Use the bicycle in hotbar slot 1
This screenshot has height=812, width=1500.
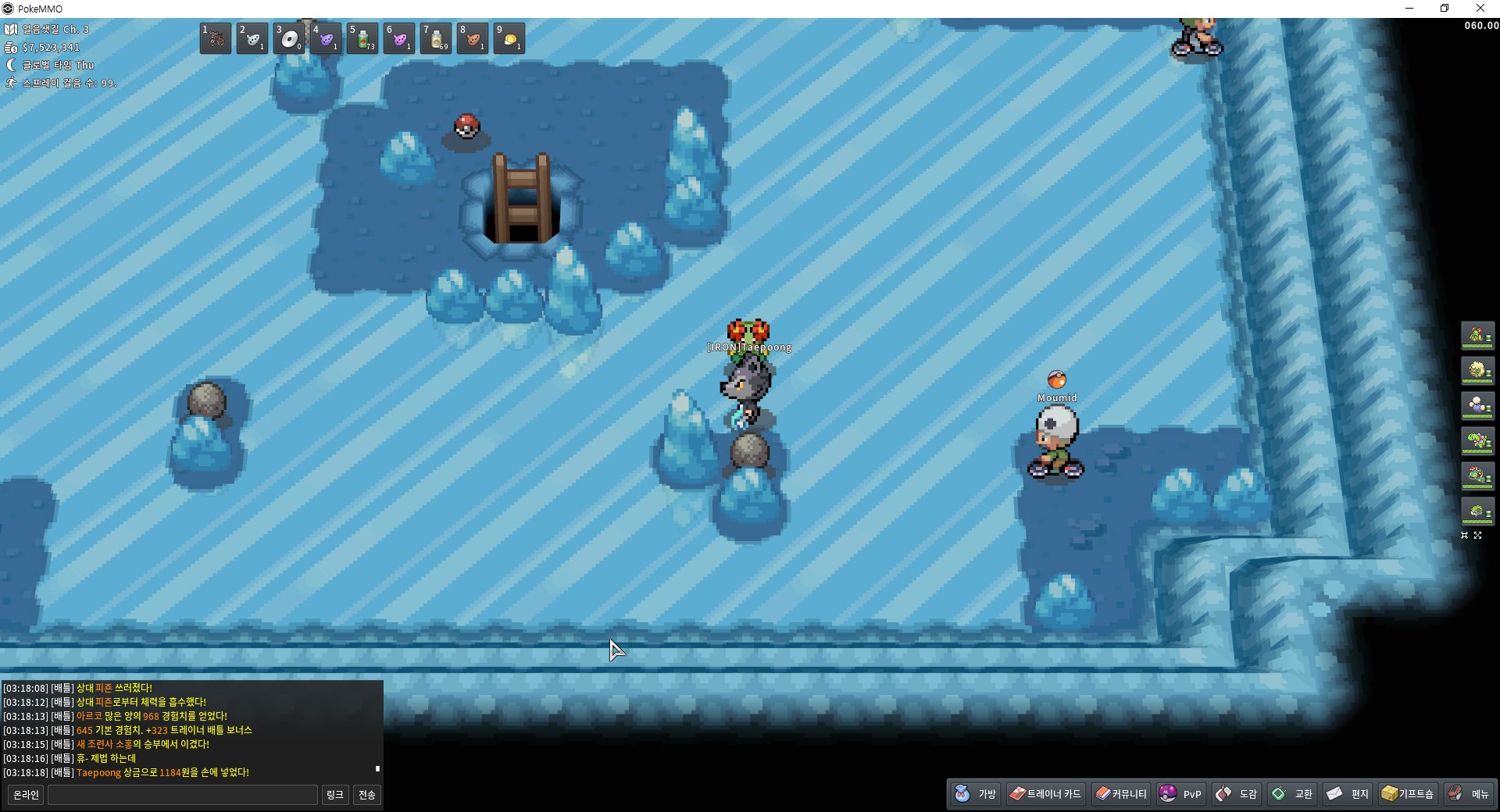tap(216, 38)
